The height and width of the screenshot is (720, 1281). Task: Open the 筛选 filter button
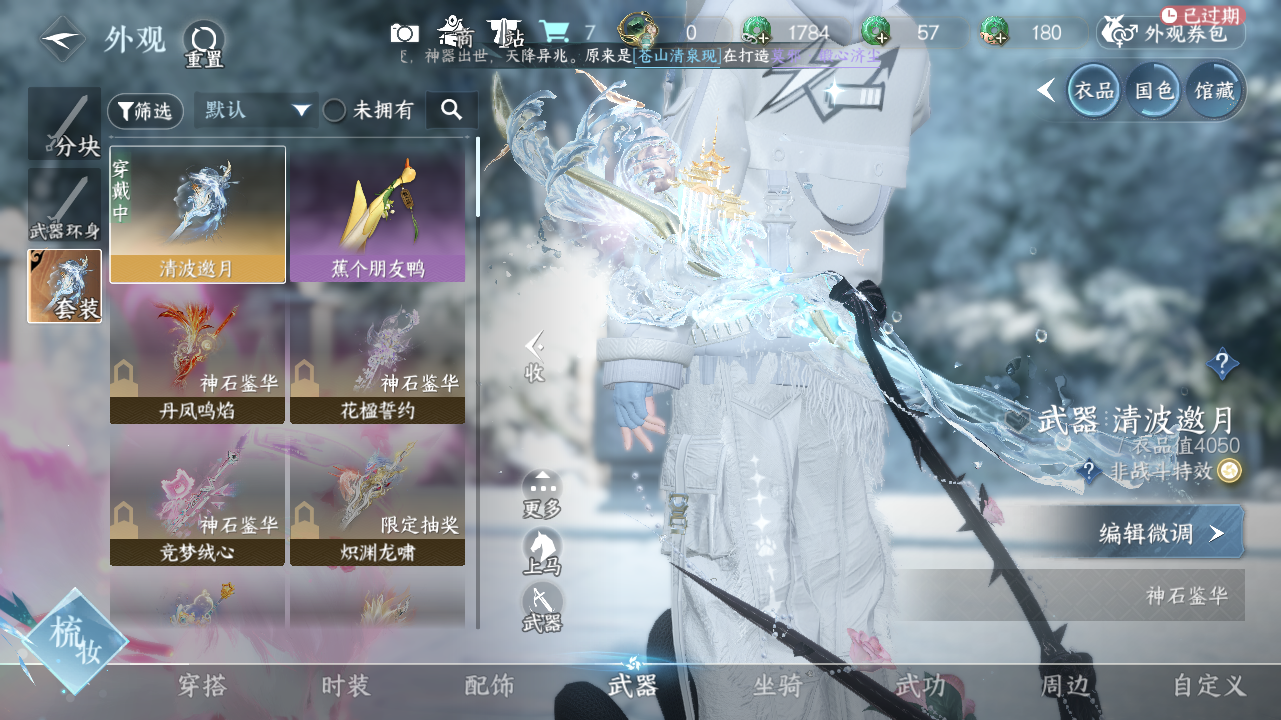tap(145, 111)
